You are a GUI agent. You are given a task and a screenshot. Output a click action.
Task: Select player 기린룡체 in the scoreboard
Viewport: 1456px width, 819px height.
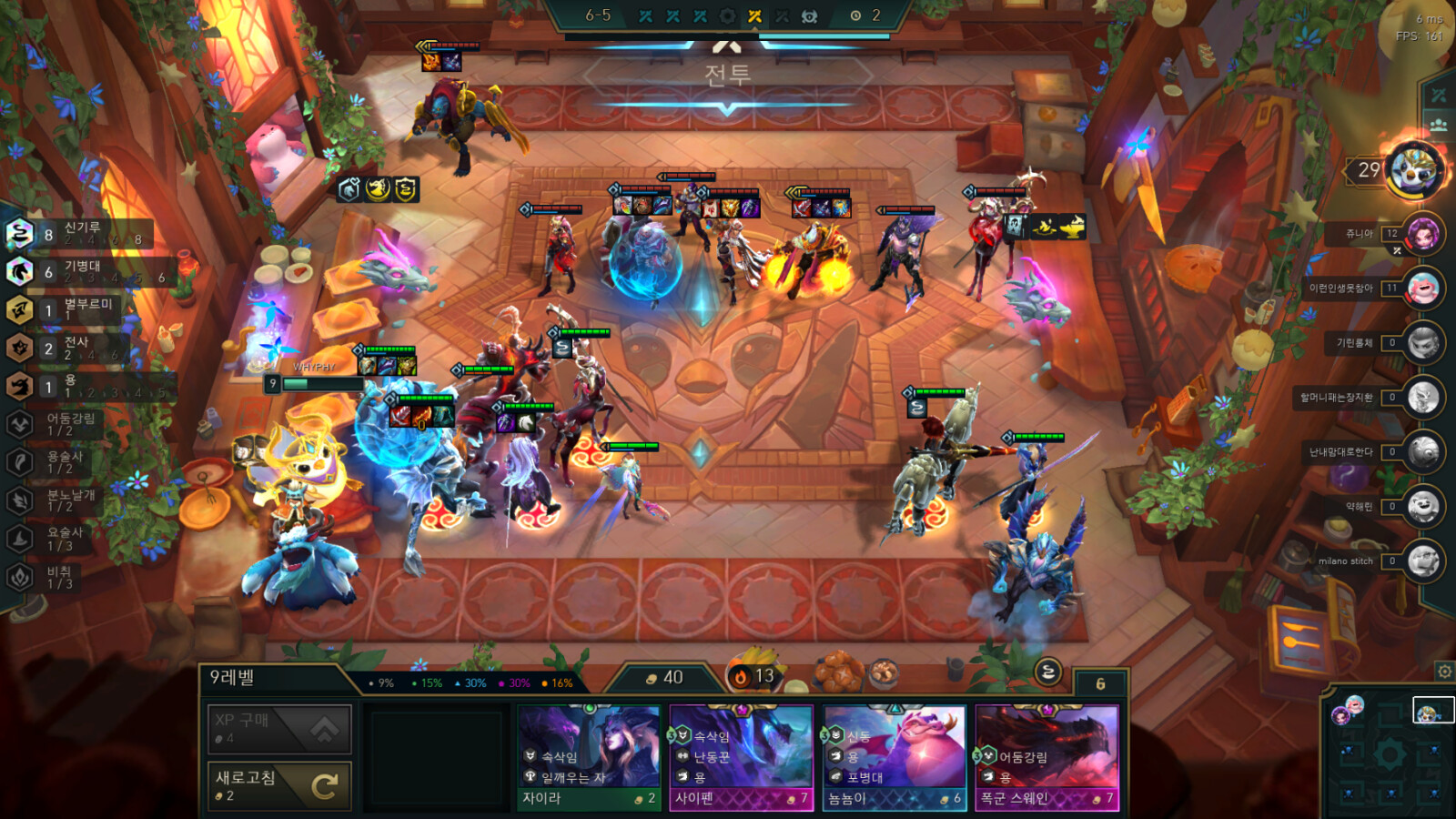[1422, 344]
